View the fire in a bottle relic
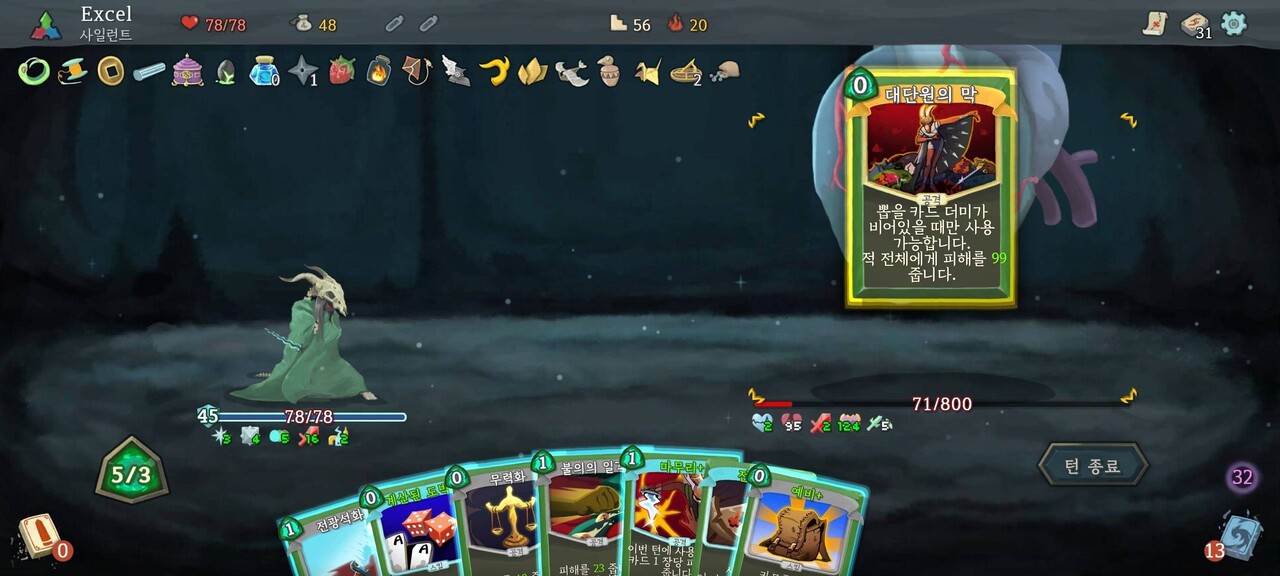1280x576 pixels. point(380,70)
